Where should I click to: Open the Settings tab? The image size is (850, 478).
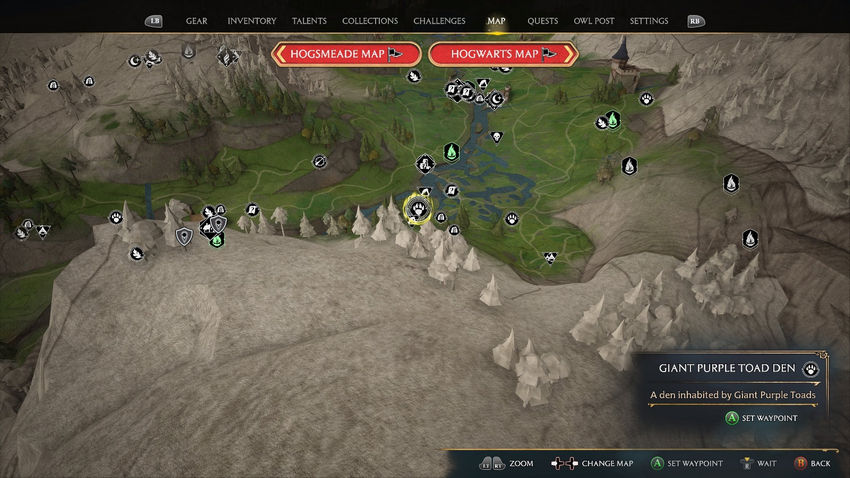[649, 21]
